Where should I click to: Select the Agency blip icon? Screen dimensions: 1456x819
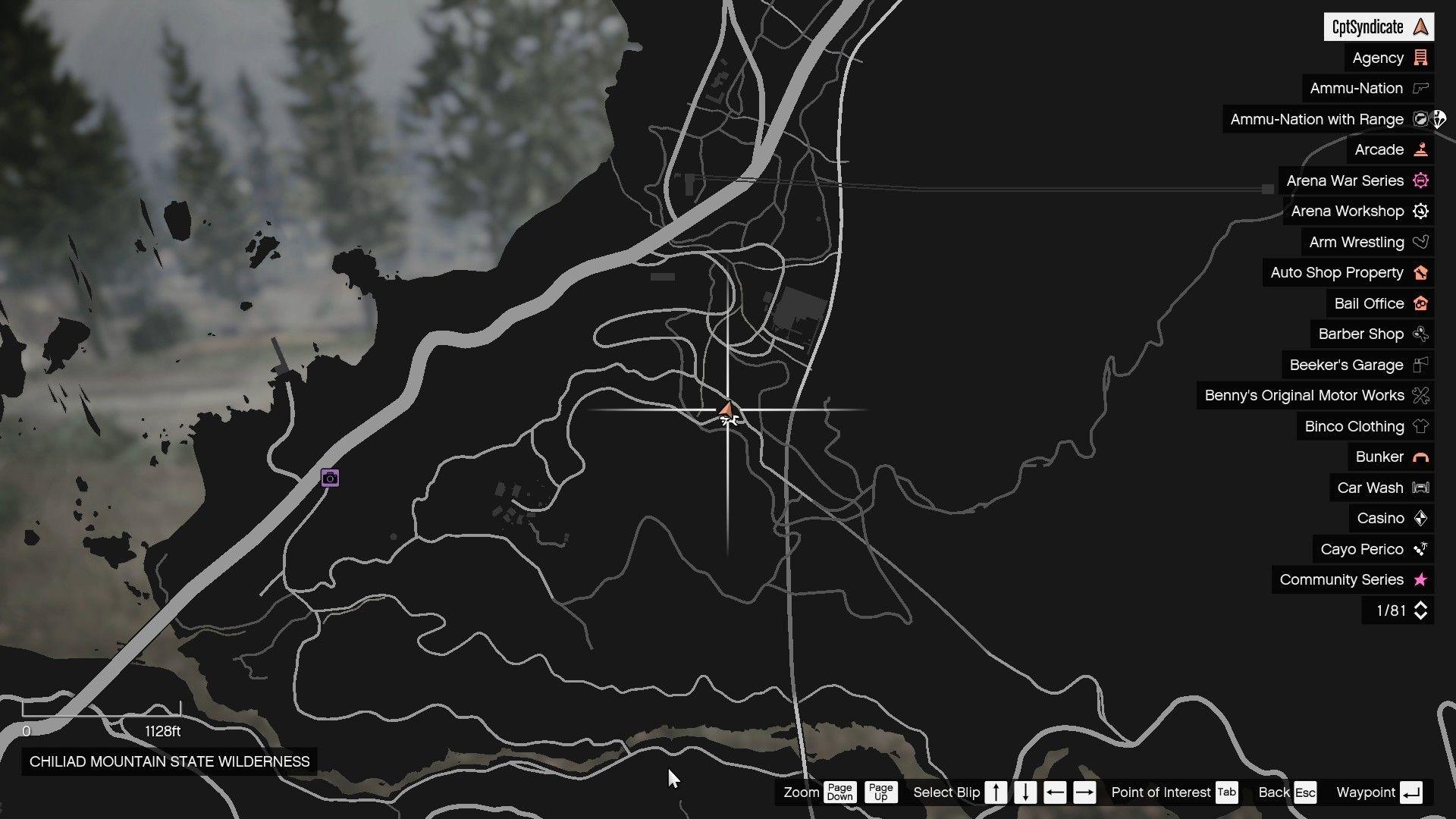point(1421,58)
